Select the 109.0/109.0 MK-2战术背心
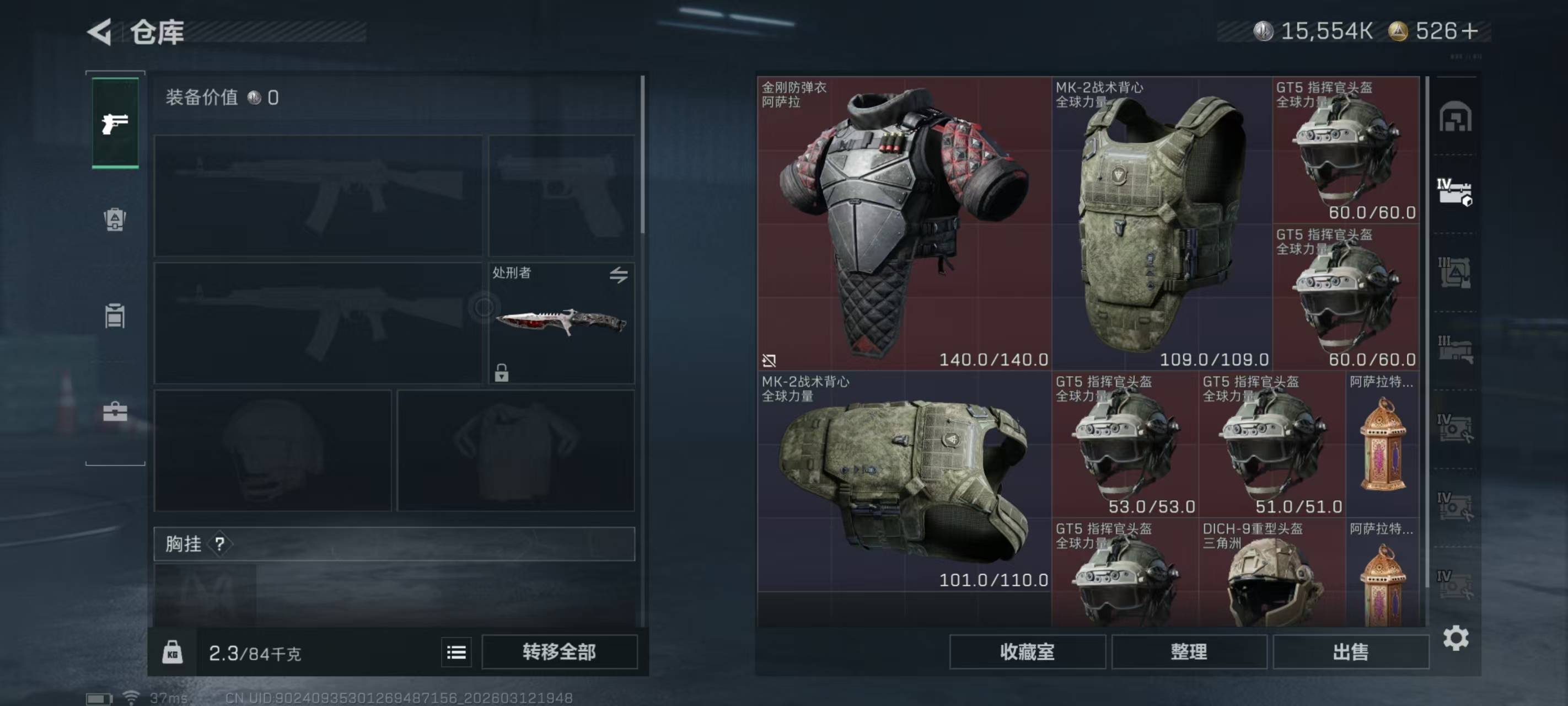The height and width of the screenshot is (706, 1568). [x=1161, y=223]
